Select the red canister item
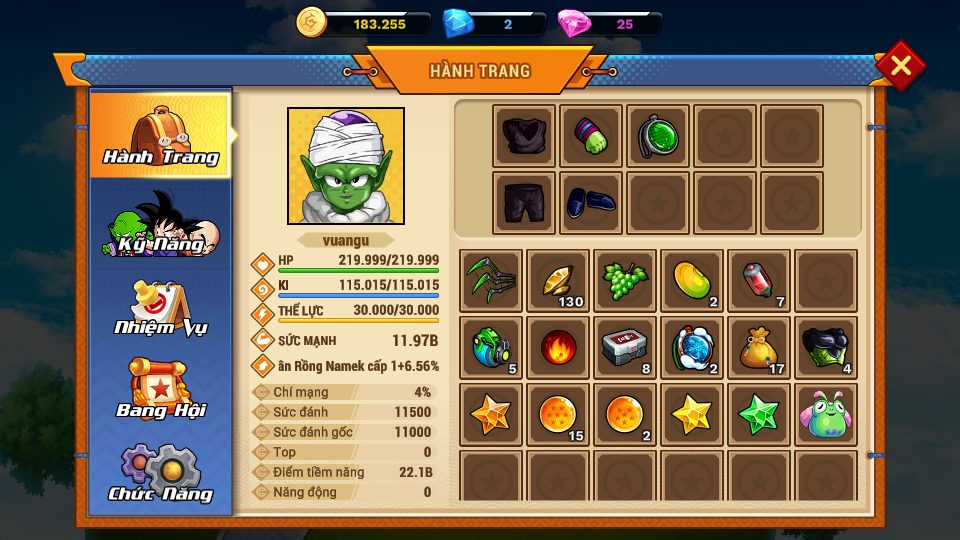 pos(759,280)
